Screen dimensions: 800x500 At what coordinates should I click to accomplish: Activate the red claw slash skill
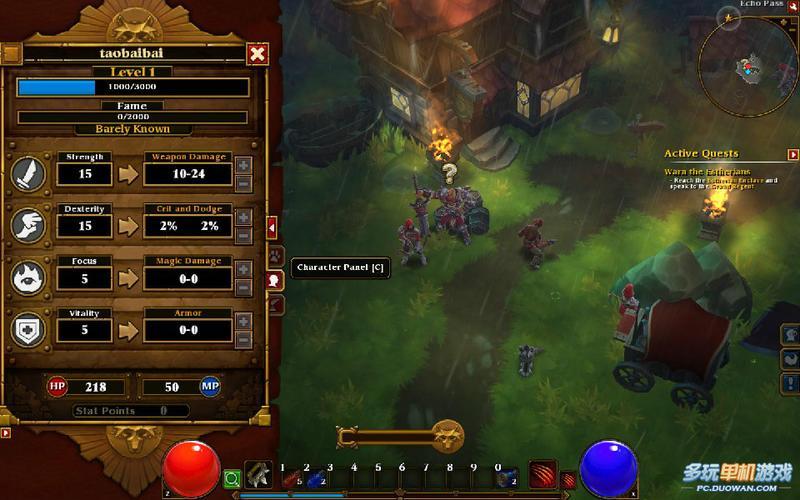pos(541,476)
